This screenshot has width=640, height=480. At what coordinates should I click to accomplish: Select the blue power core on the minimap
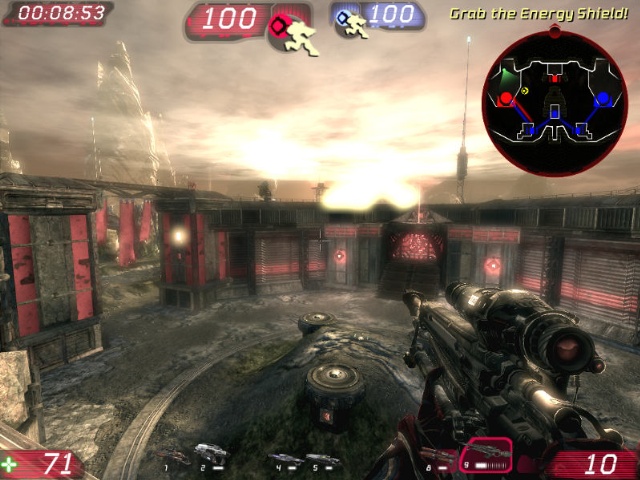(602, 99)
